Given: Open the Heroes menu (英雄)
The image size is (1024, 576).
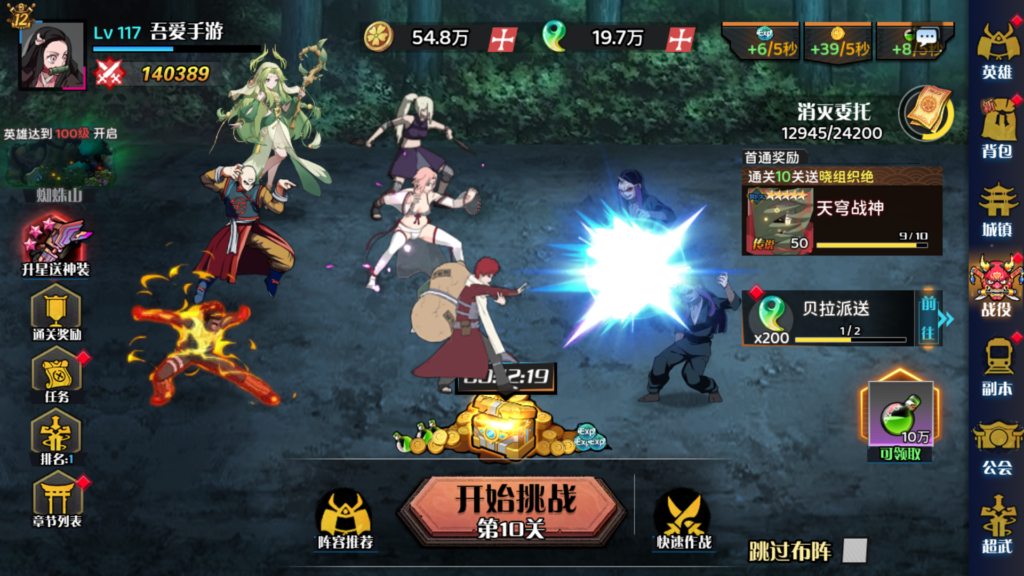Looking at the screenshot, I should [996, 50].
